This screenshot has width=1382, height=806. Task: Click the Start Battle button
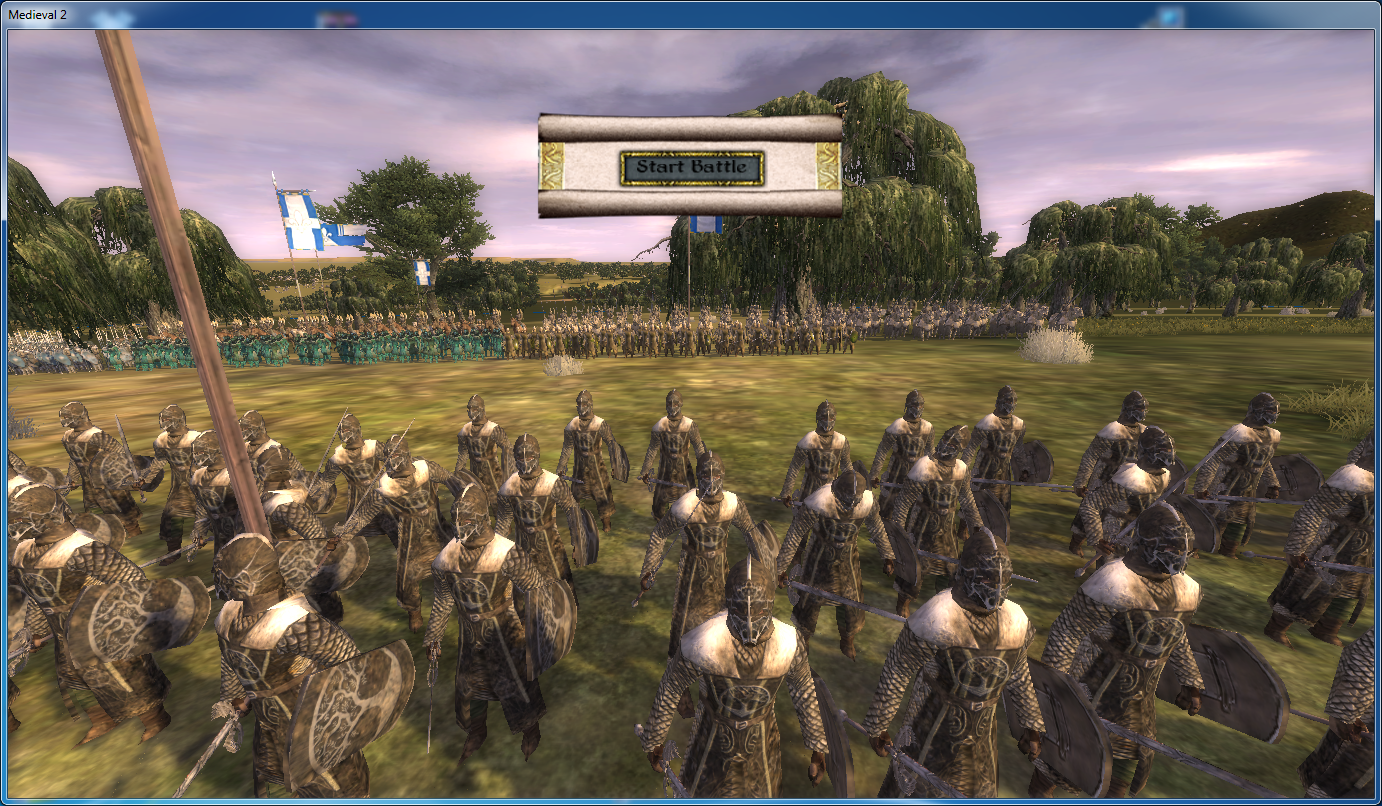pyautogui.click(x=692, y=167)
